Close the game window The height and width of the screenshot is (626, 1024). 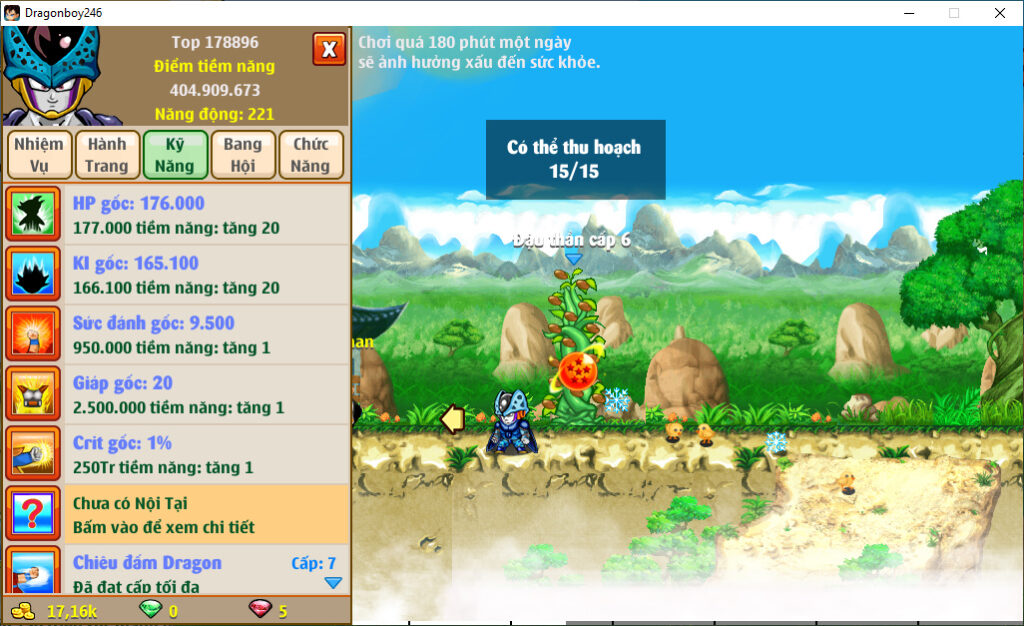click(999, 13)
